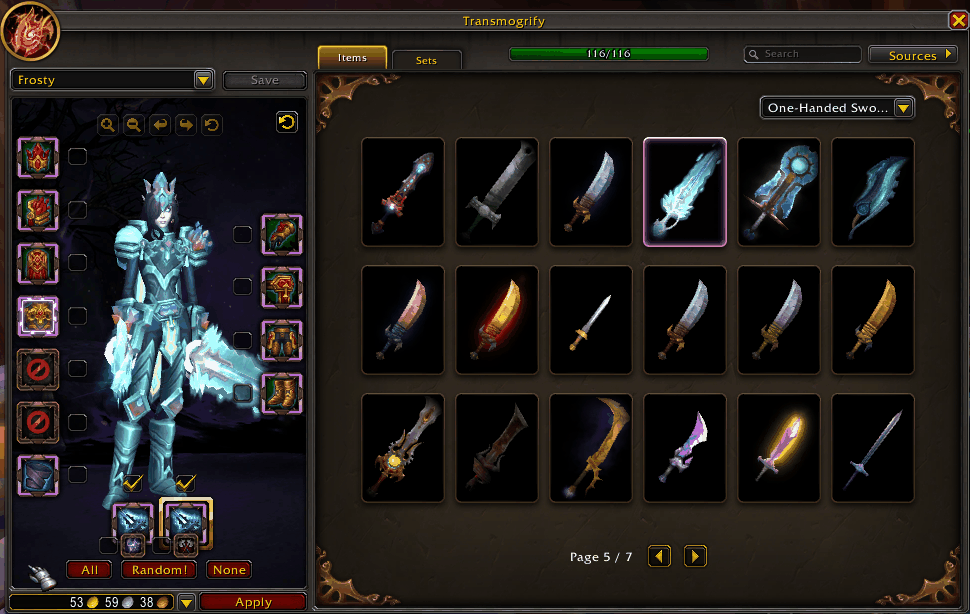Zoom in on the character model
The width and height of the screenshot is (970, 614).
(x=108, y=125)
